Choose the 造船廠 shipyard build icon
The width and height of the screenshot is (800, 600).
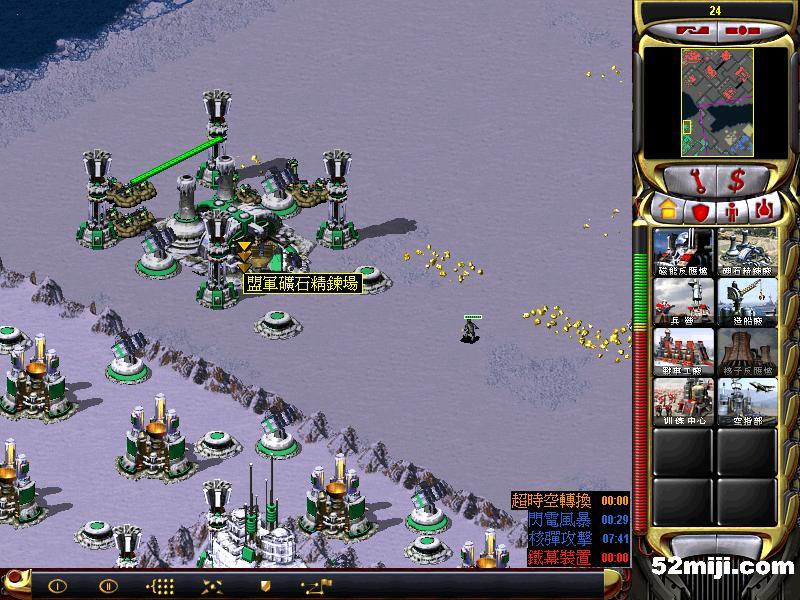click(746, 301)
